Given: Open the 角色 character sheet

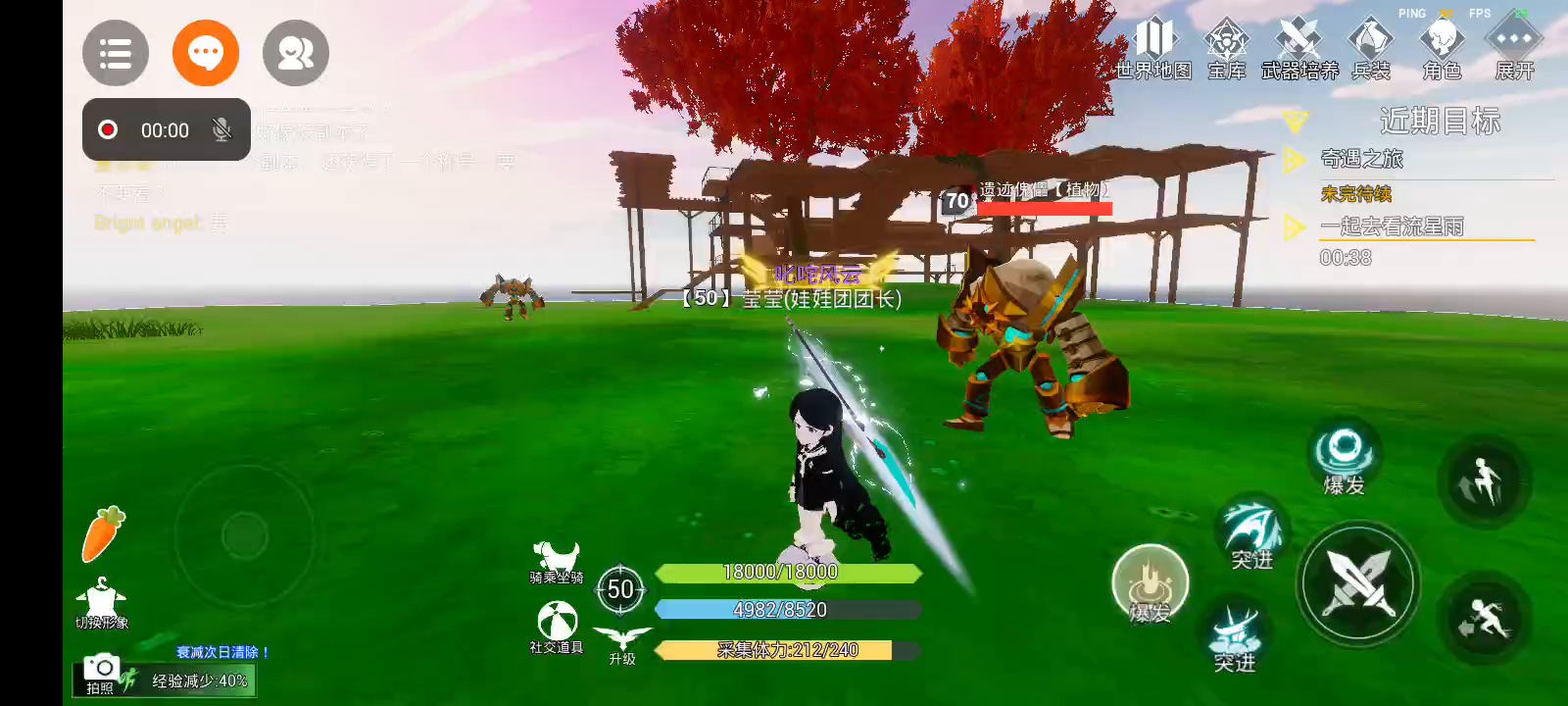Looking at the screenshot, I should coord(1442,49).
